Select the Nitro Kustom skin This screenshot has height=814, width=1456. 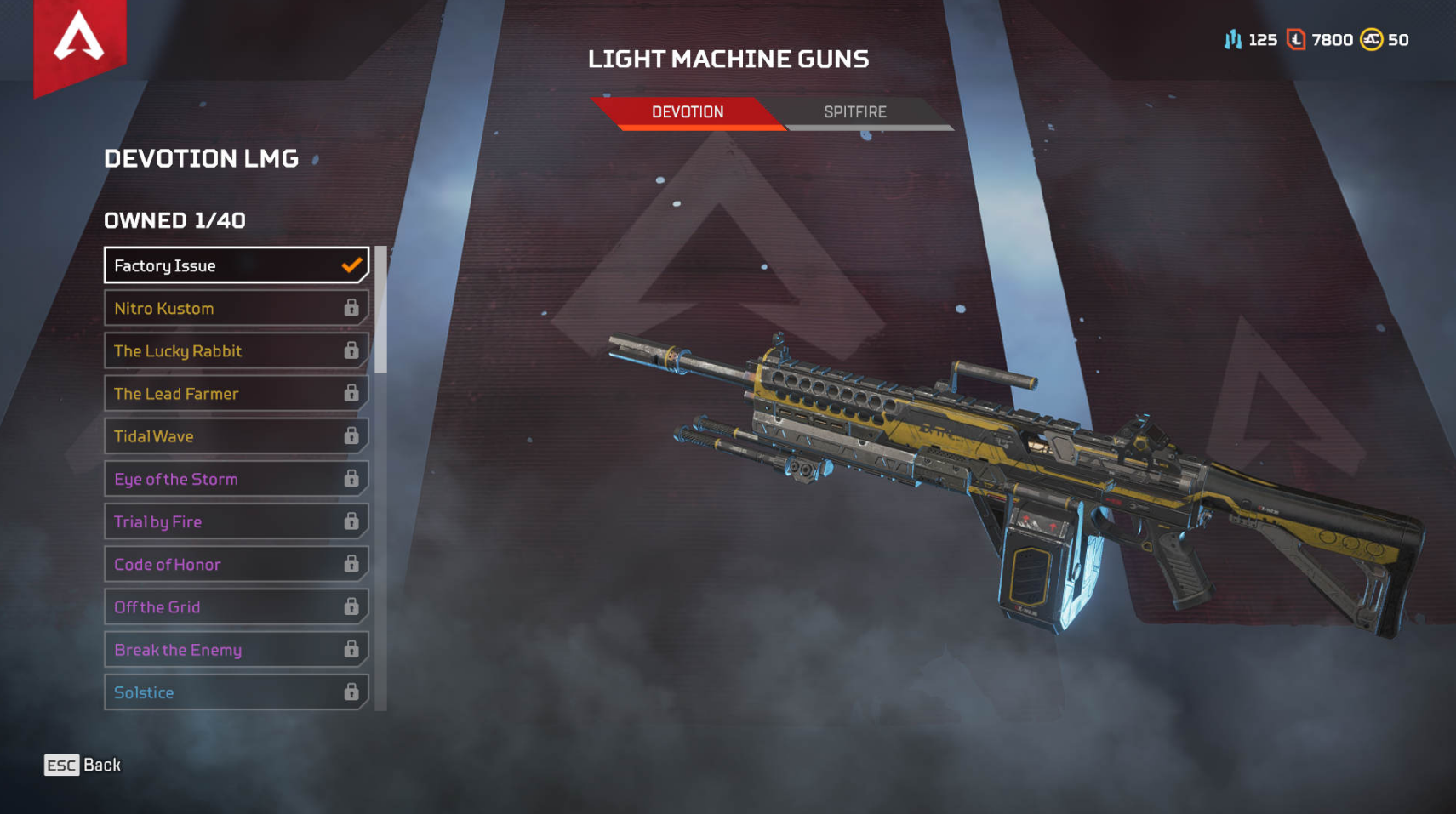tap(236, 308)
